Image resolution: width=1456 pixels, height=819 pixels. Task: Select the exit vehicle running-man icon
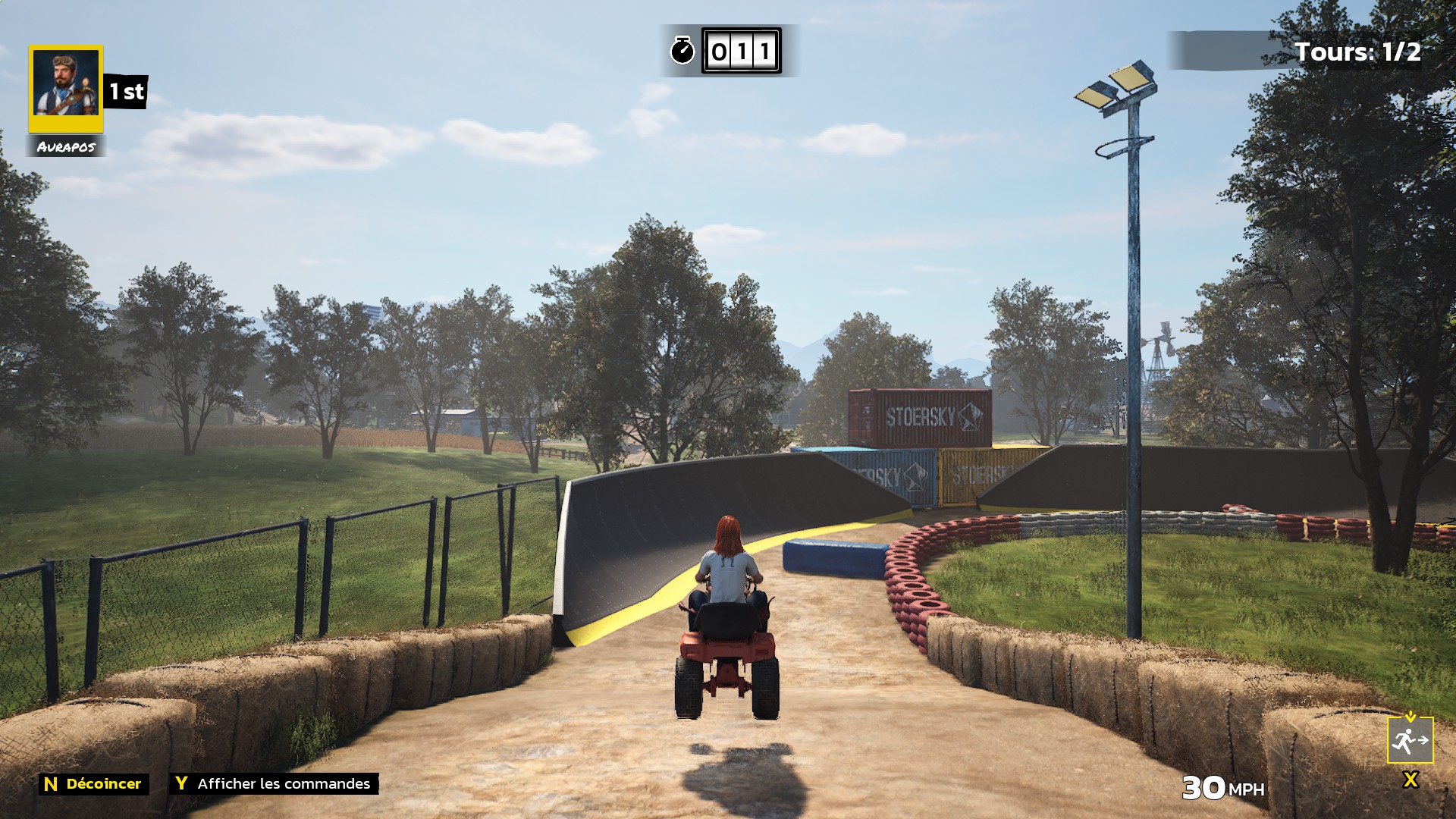click(1410, 739)
